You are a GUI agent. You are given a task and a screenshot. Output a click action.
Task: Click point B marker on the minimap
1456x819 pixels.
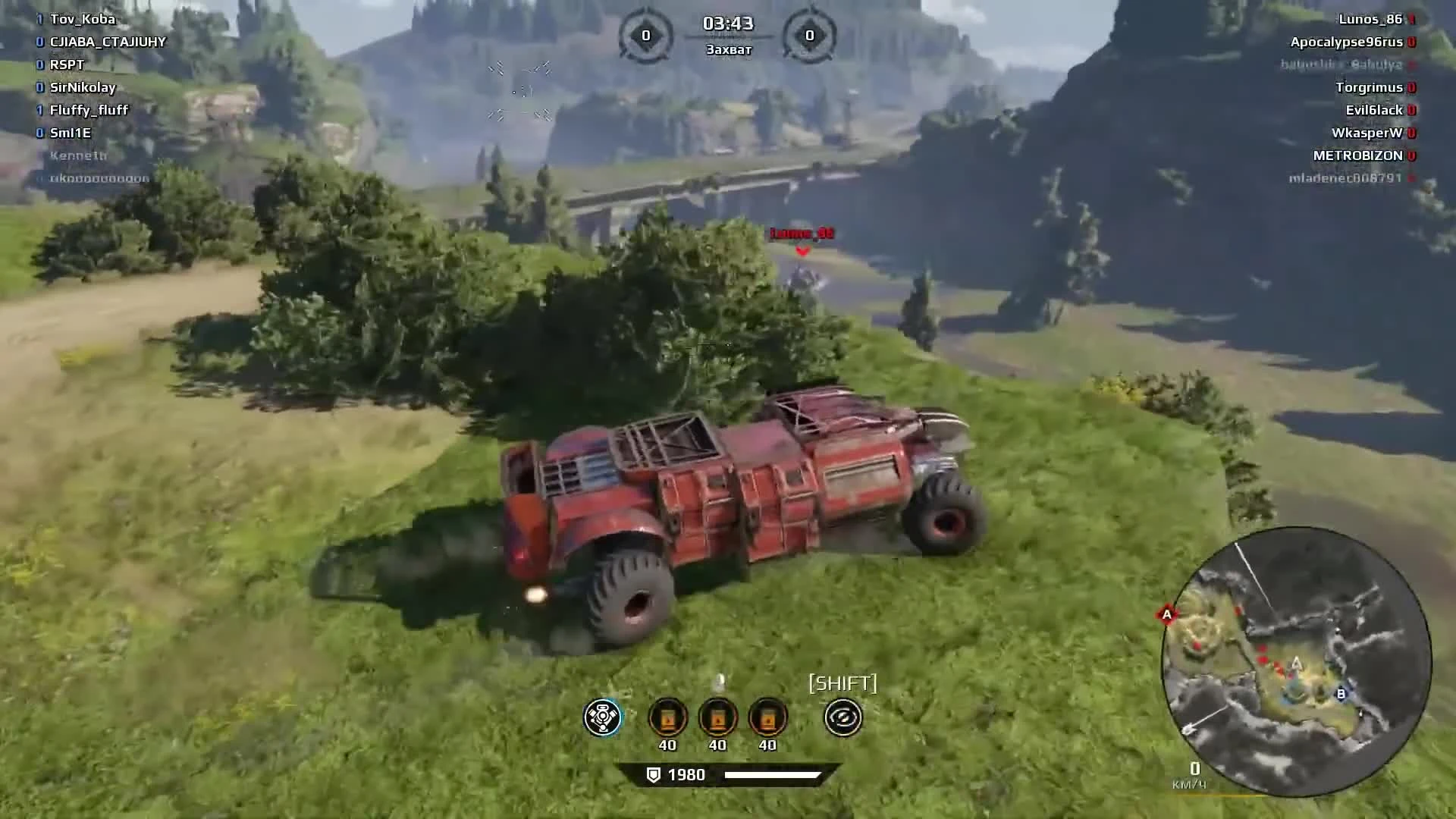1339,692
